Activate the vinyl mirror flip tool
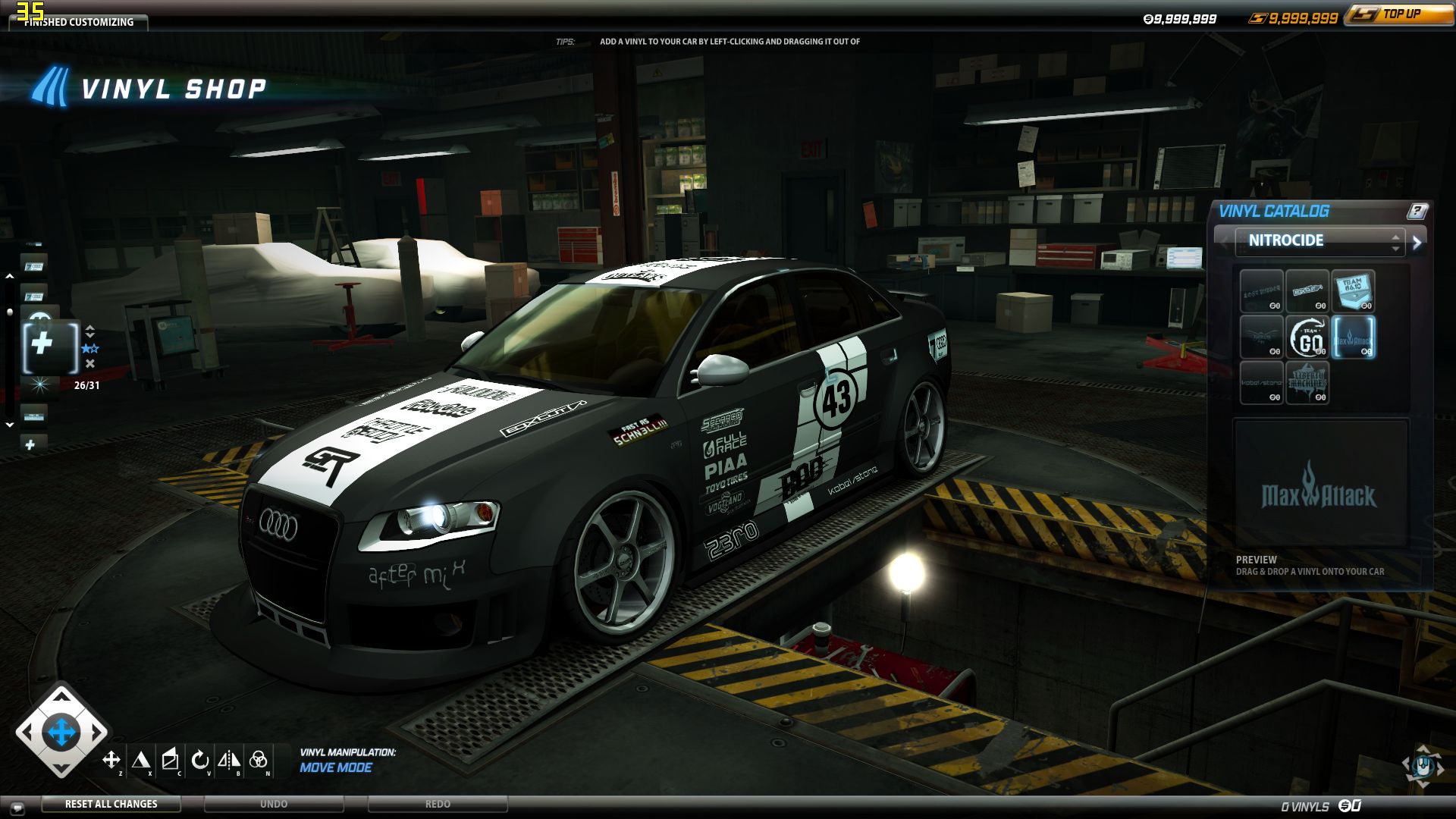The image size is (1456, 819). [228, 759]
